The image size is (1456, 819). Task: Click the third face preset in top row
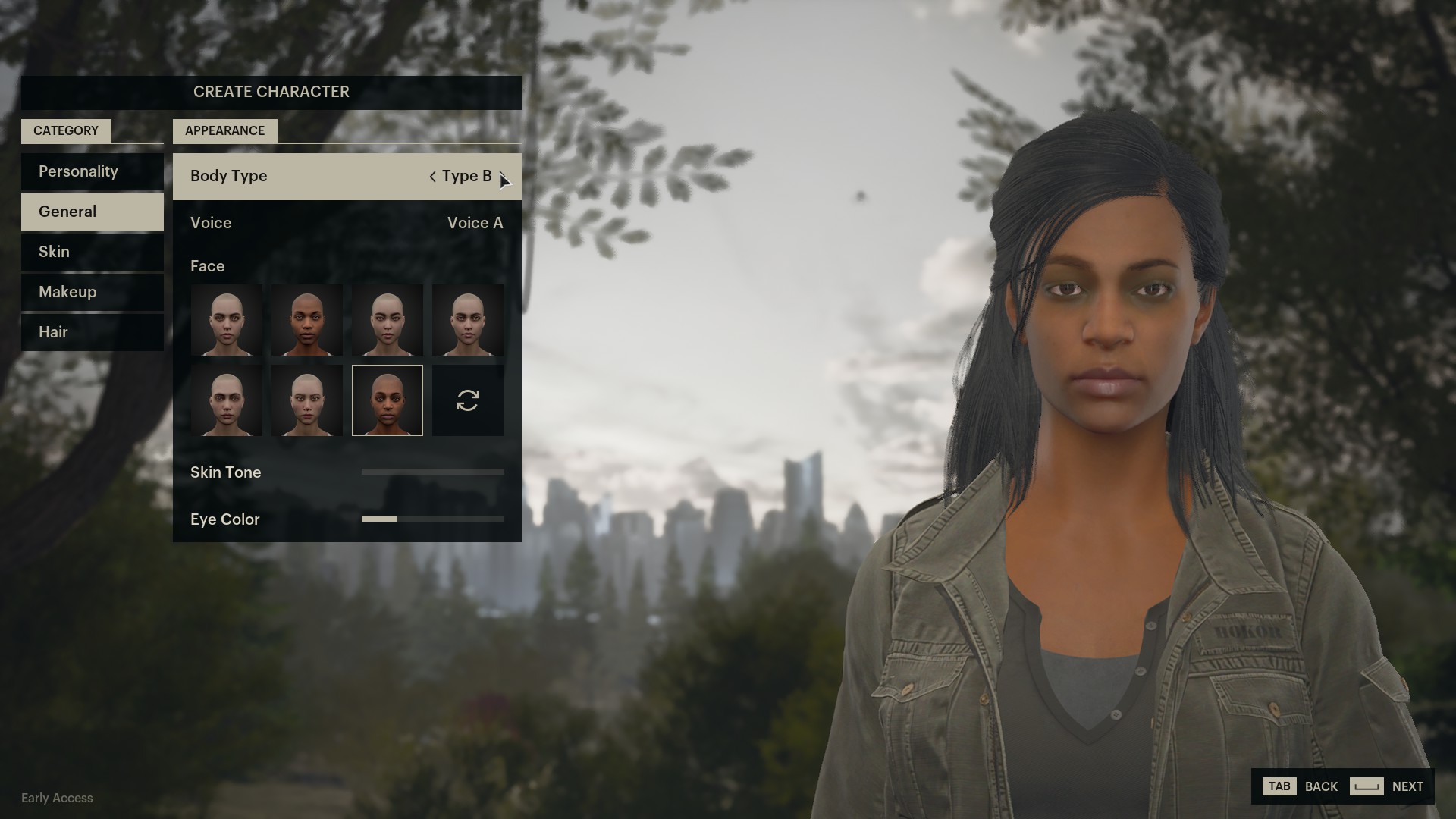[388, 320]
